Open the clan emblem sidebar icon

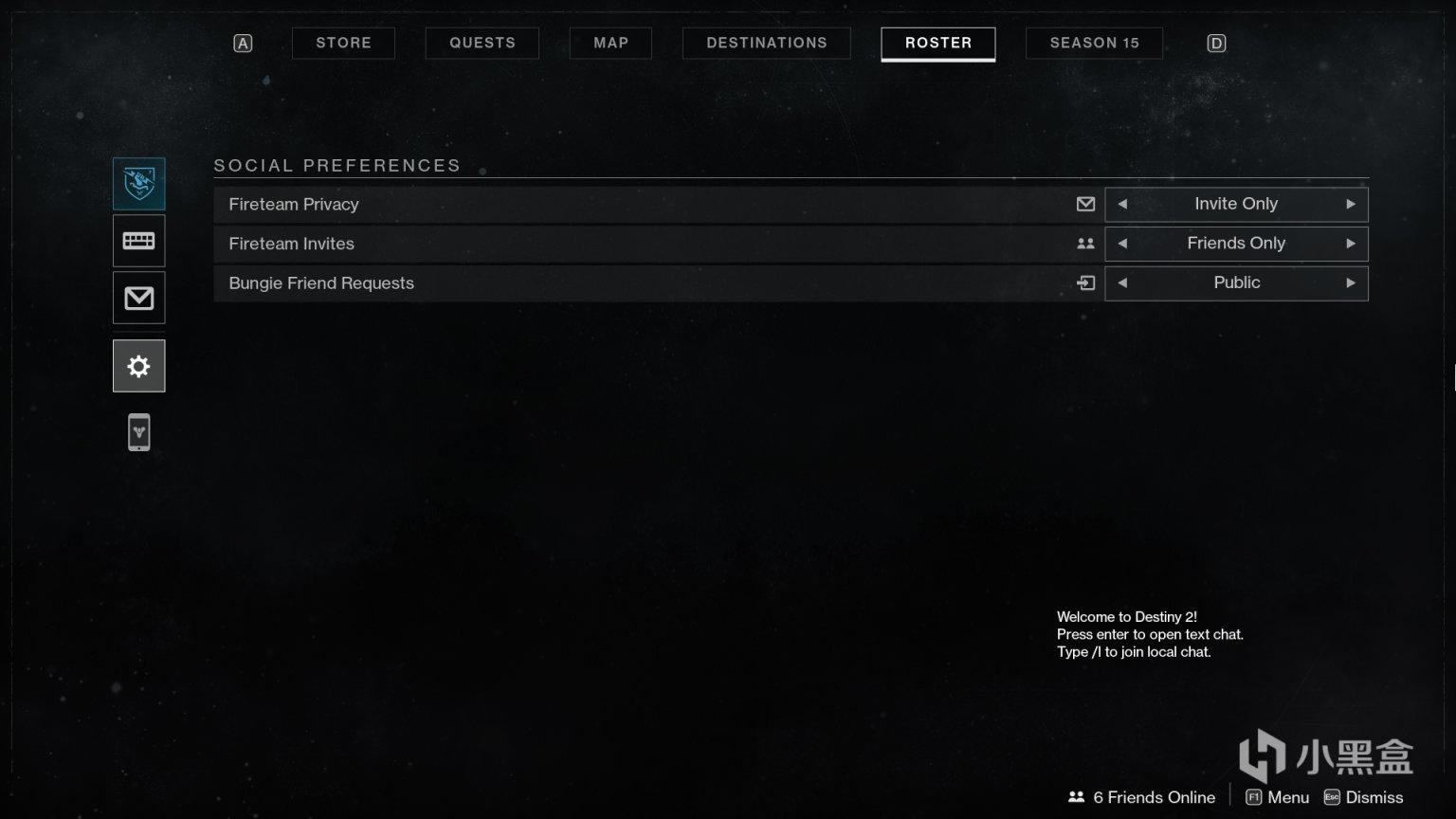click(139, 183)
